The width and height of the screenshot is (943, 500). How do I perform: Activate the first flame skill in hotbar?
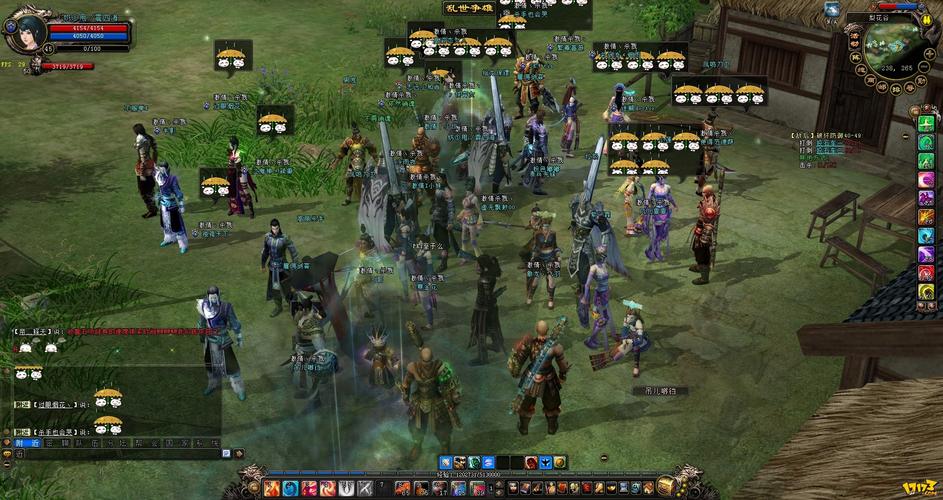point(271,488)
